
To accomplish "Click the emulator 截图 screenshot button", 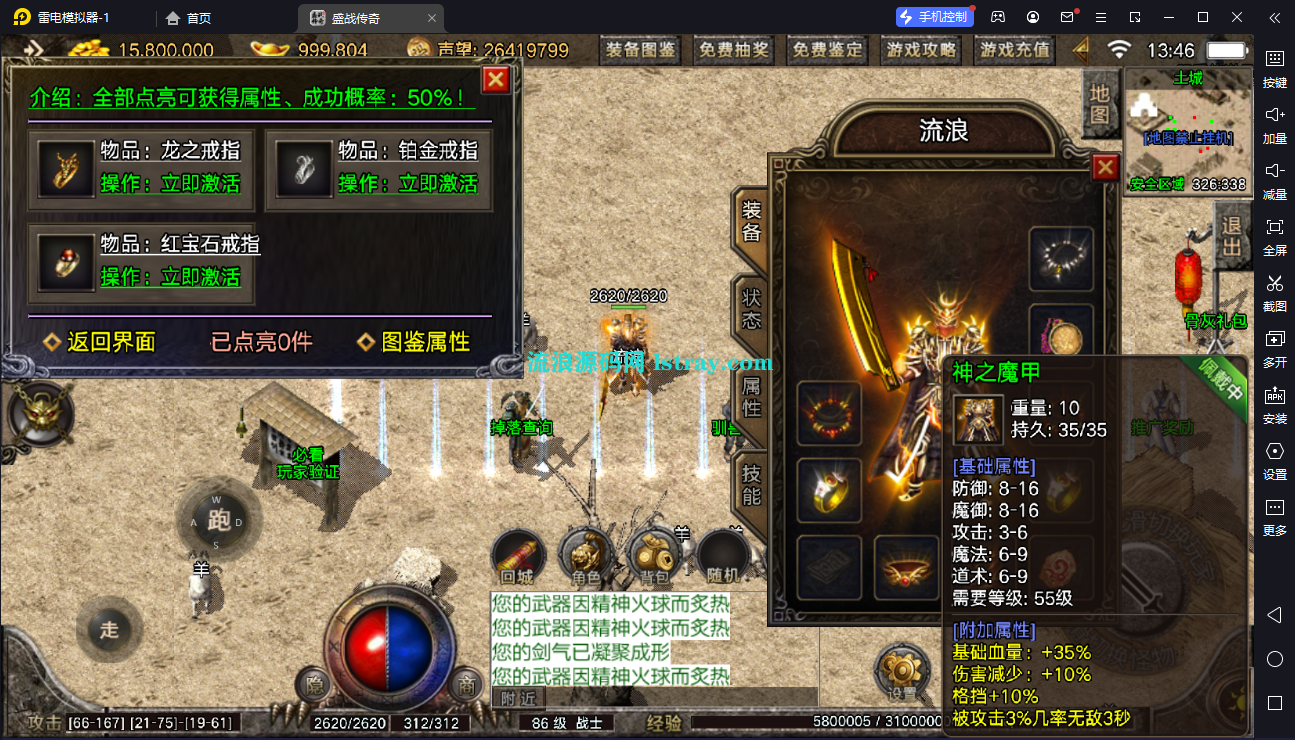I will point(1274,291).
